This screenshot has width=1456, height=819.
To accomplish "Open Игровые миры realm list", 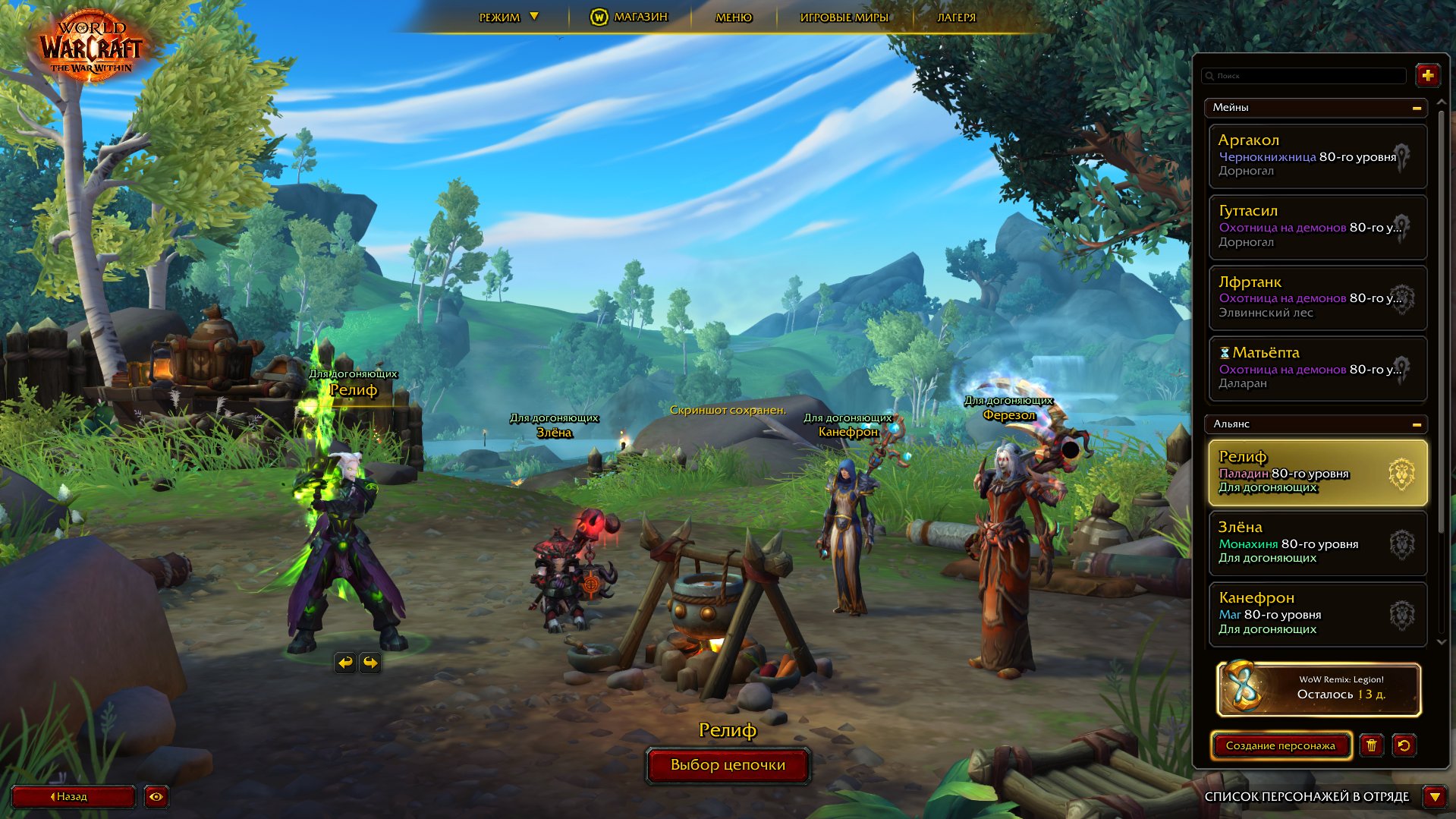I will [x=844, y=17].
